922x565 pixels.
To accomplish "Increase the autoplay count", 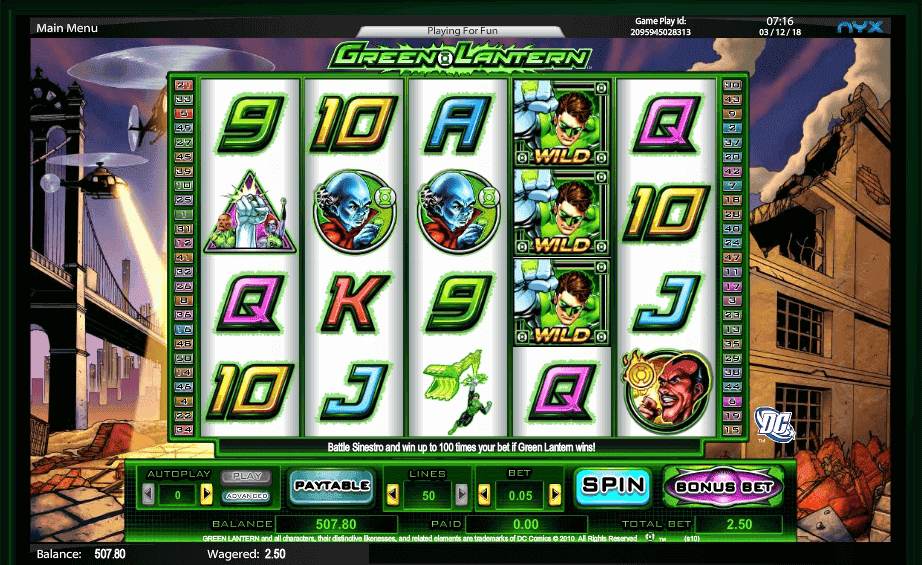I will [x=207, y=494].
